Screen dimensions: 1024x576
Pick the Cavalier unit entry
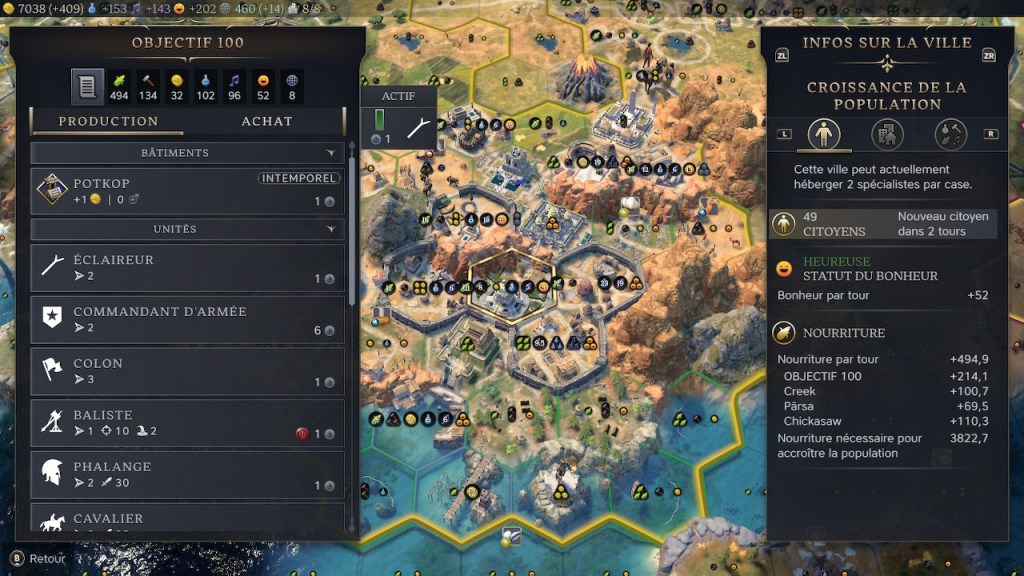[x=188, y=520]
